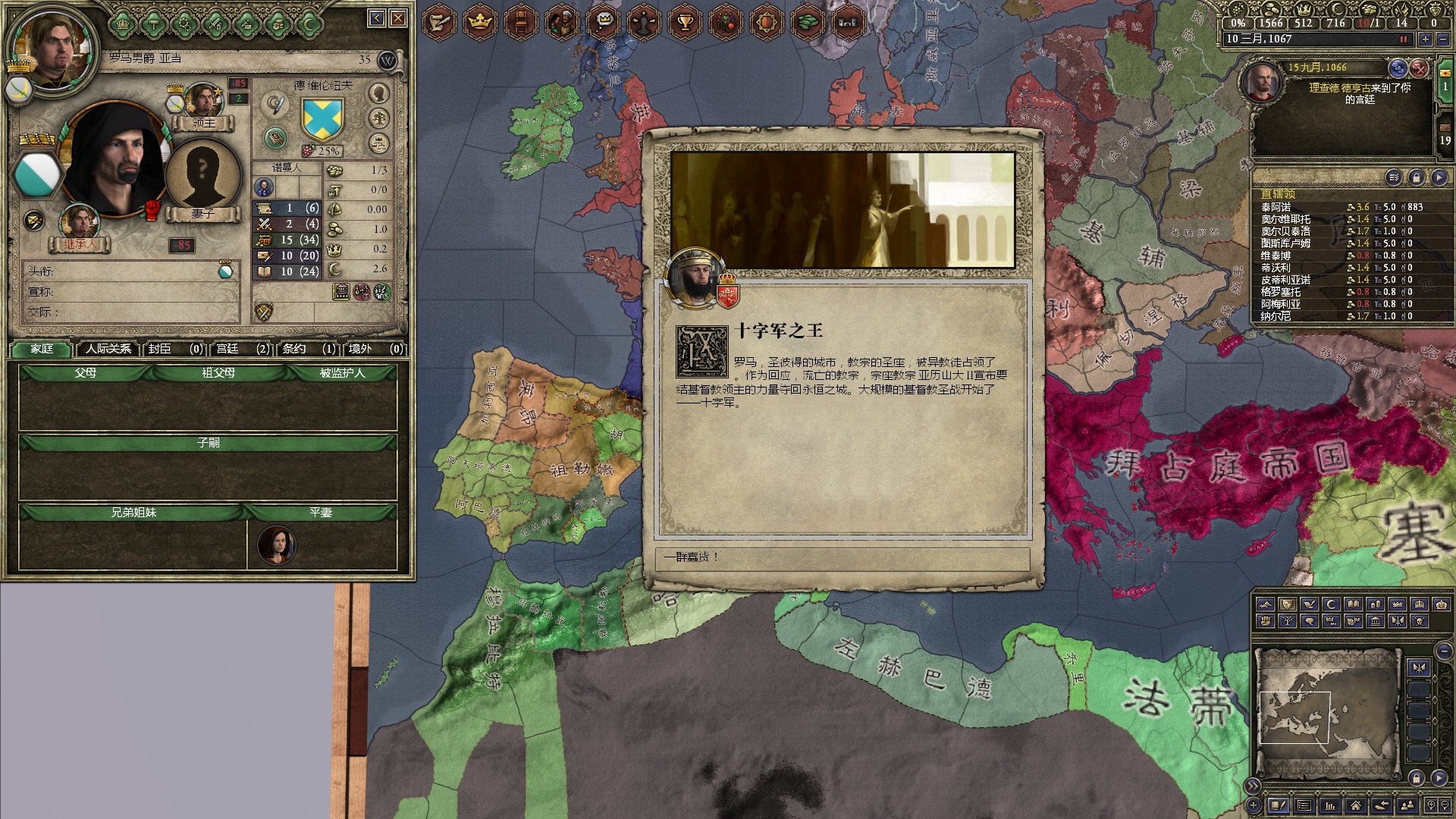Screen dimensions: 1456x819
Task: Switch to the 宫廷 court tab
Action: point(242,349)
